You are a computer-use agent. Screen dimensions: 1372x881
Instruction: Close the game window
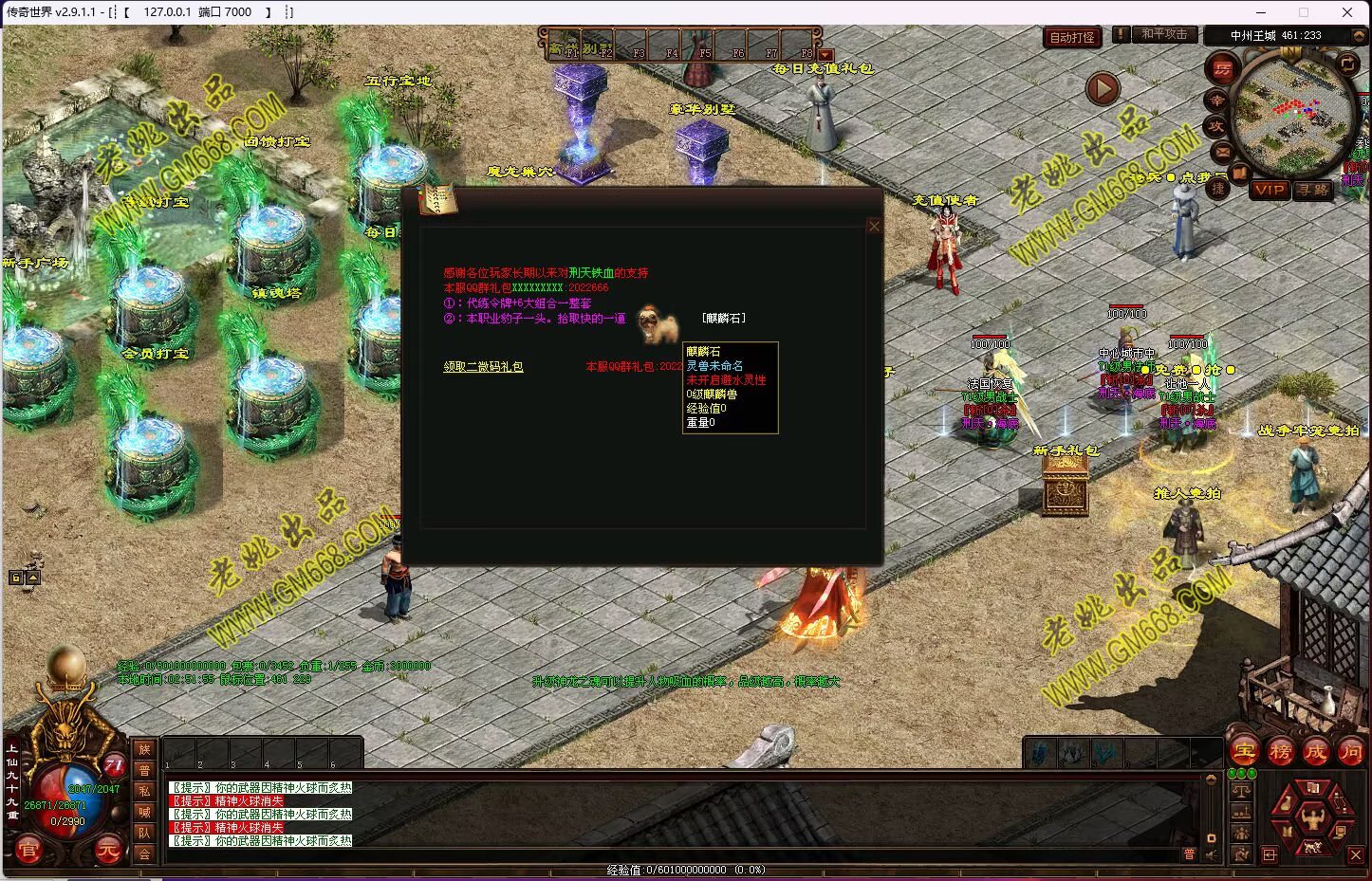pyautogui.click(x=1347, y=12)
